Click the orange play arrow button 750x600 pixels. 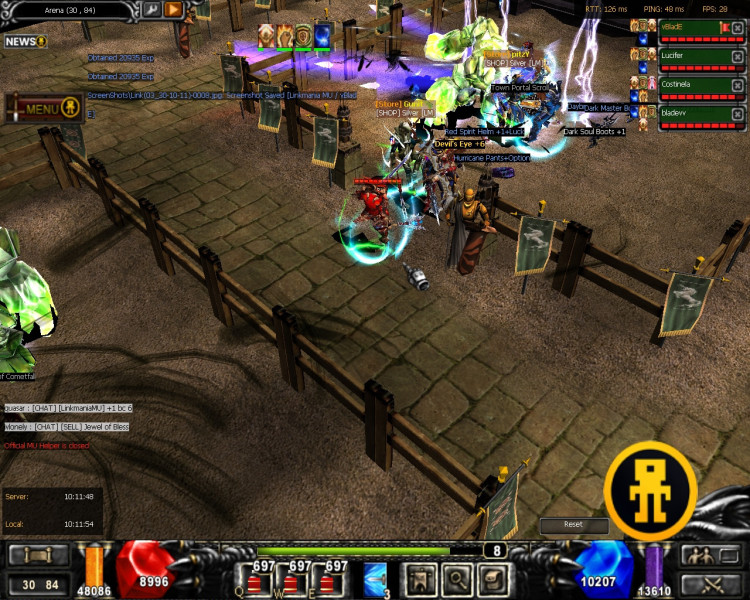coord(173,10)
